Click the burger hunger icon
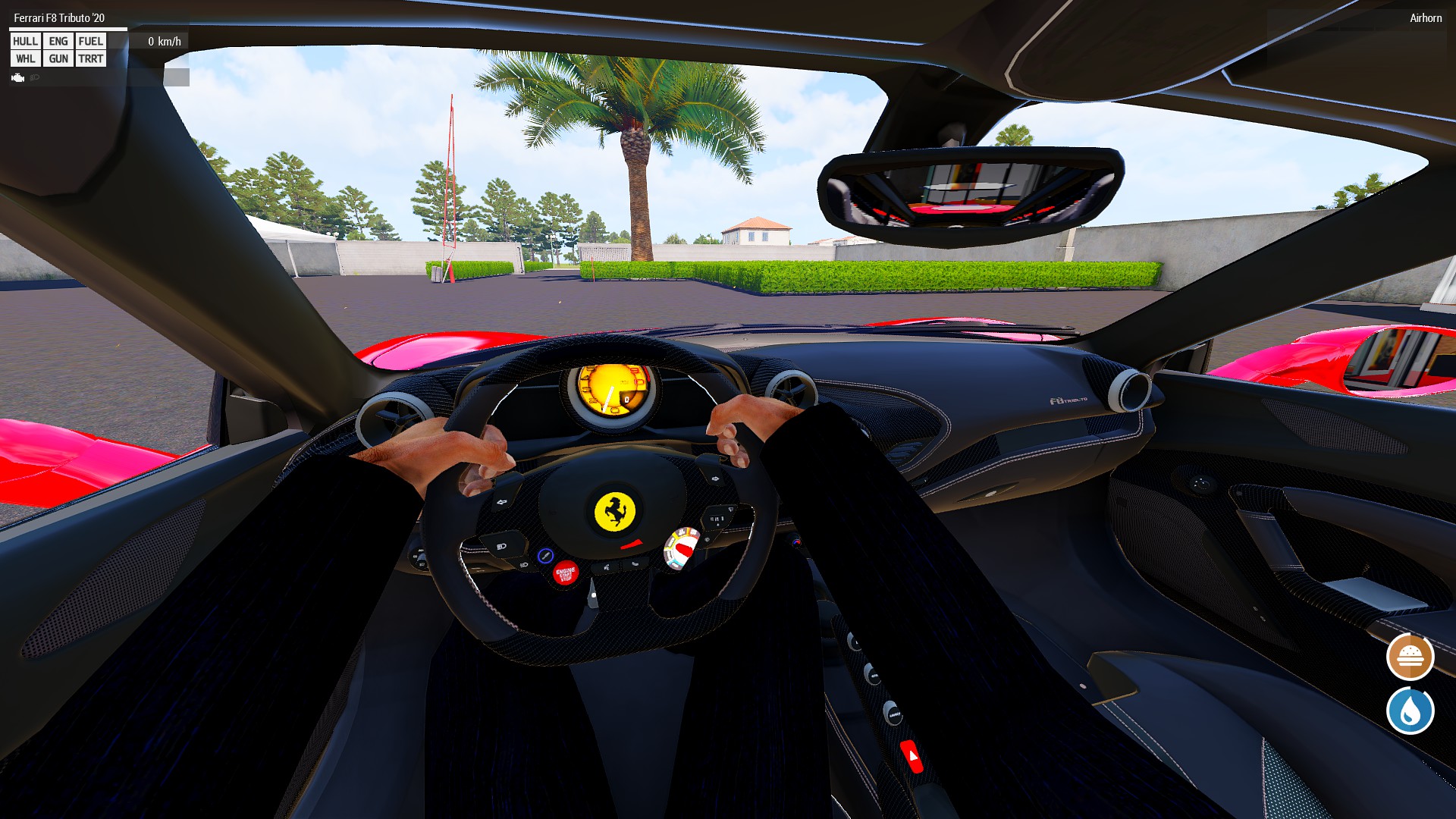Image resolution: width=1456 pixels, height=819 pixels. (x=1410, y=657)
